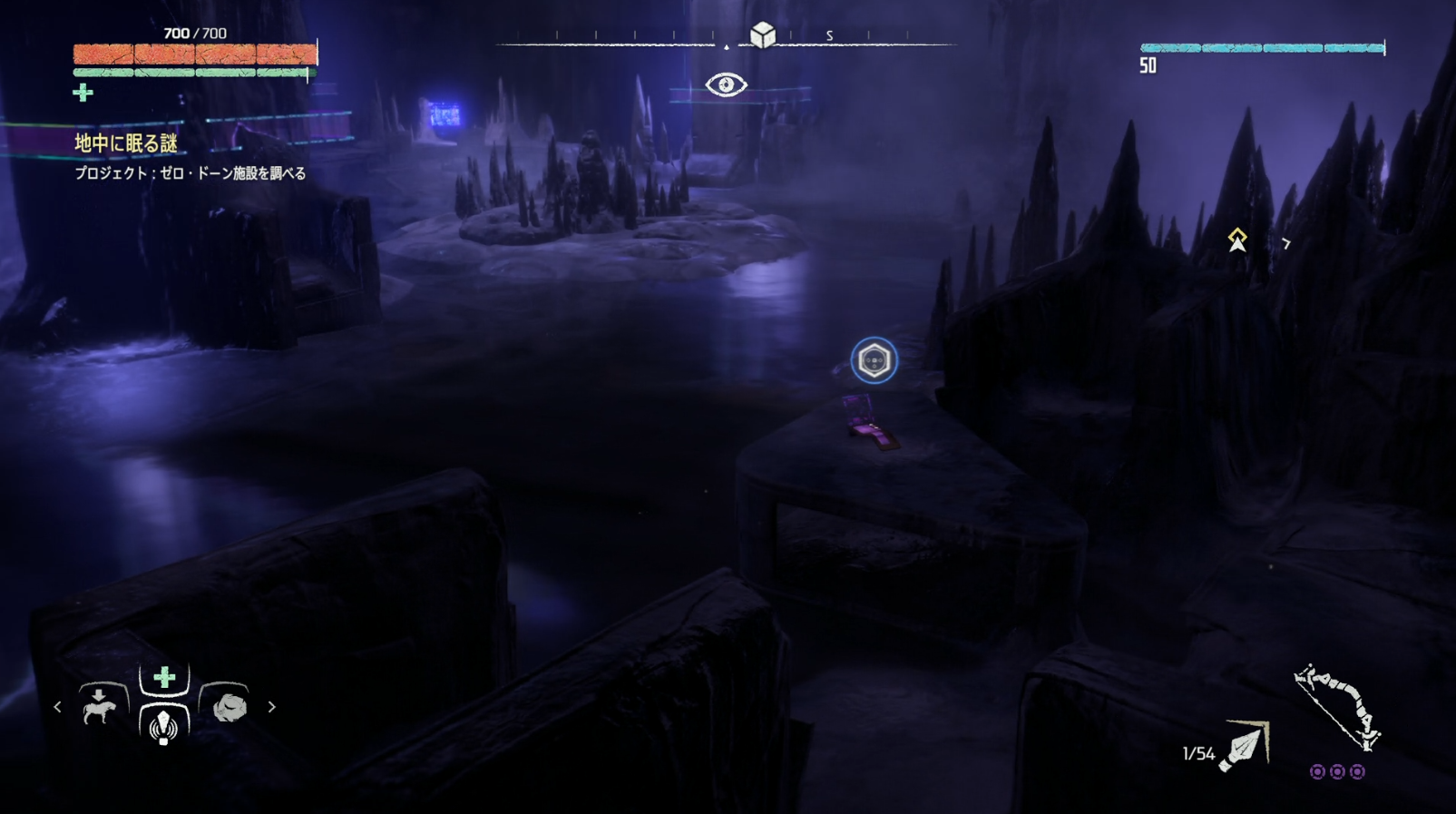Click the hexagonal interaction marker
The width and height of the screenshot is (1456, 814).
874,361
